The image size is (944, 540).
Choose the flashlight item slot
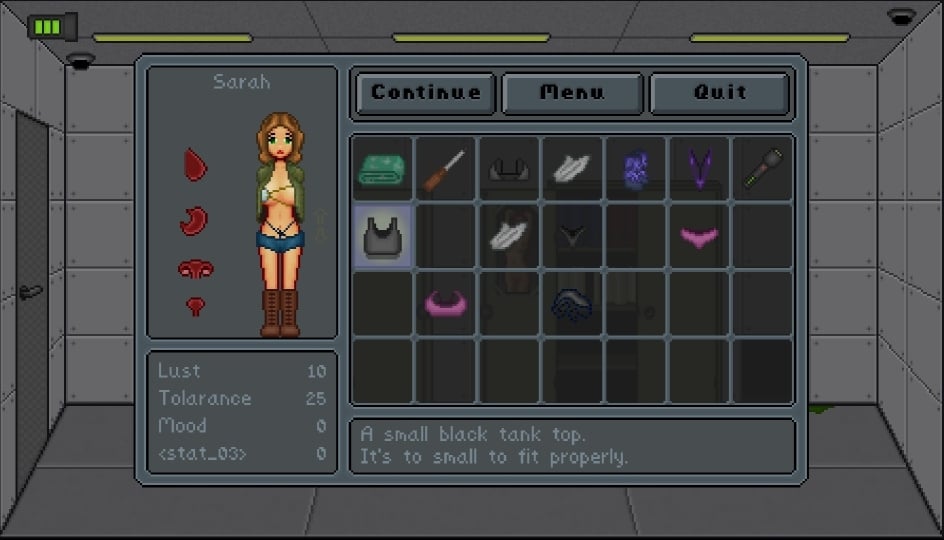762,168
